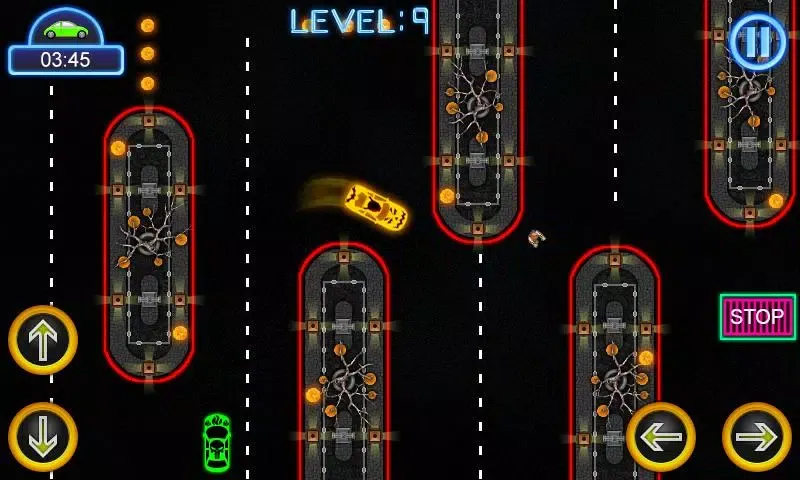Screen dimensions: 800x480
Task: Hit the pink STOP brake button
Action: click(757, 317)
